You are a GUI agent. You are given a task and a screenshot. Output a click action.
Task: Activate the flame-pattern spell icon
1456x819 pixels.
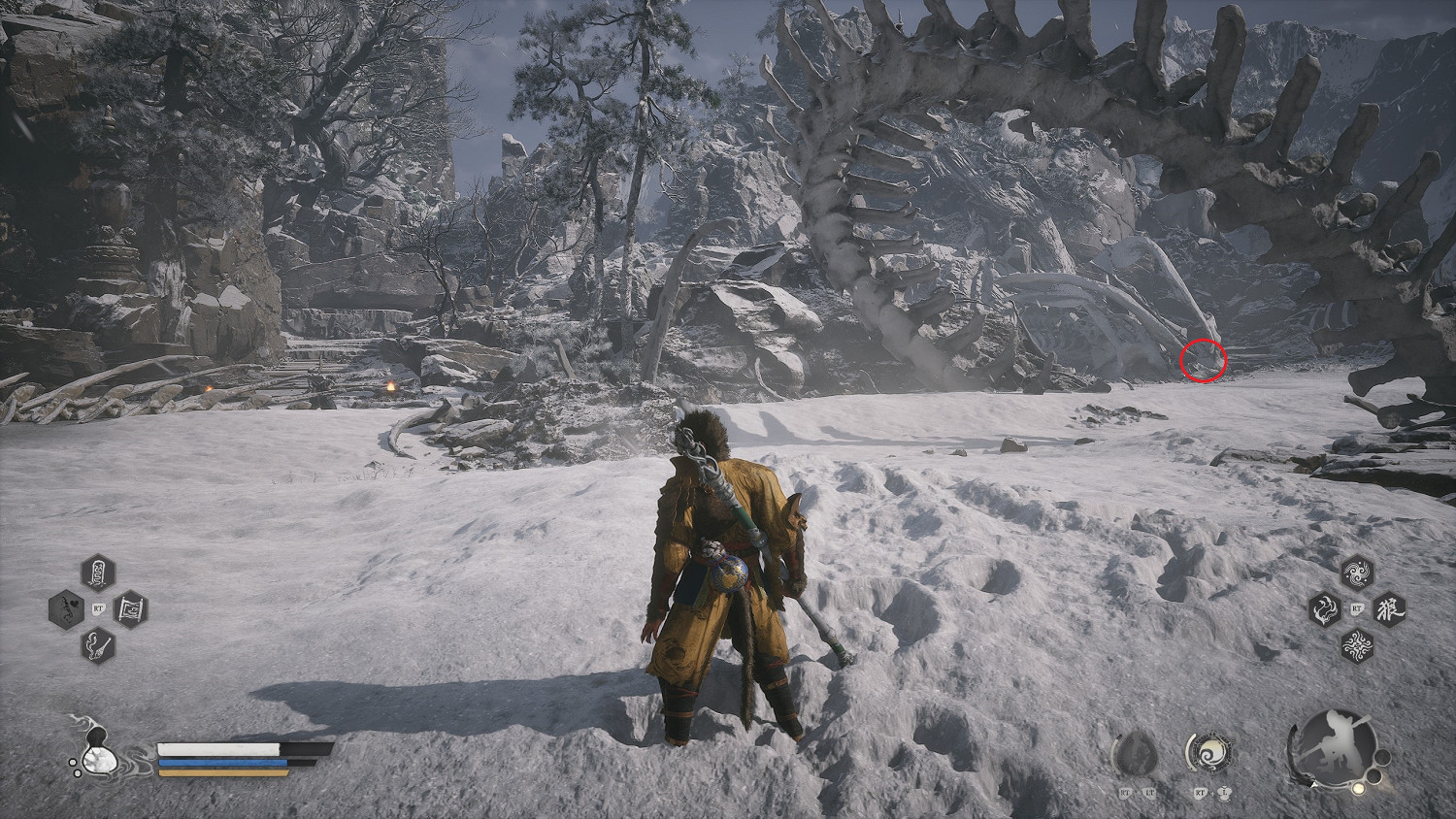[1356, 644]
